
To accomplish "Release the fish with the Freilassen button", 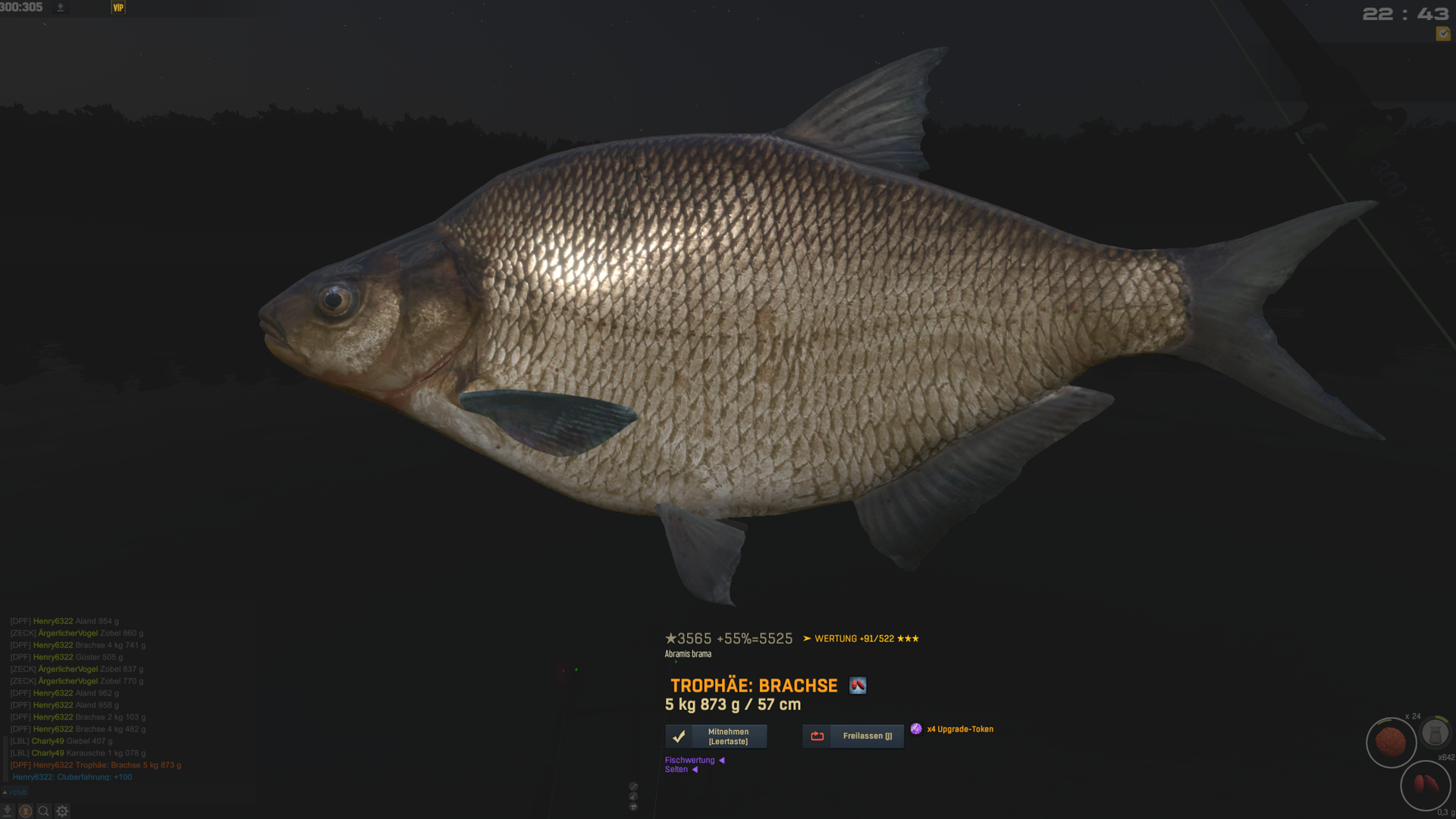I will coord(853,736).
